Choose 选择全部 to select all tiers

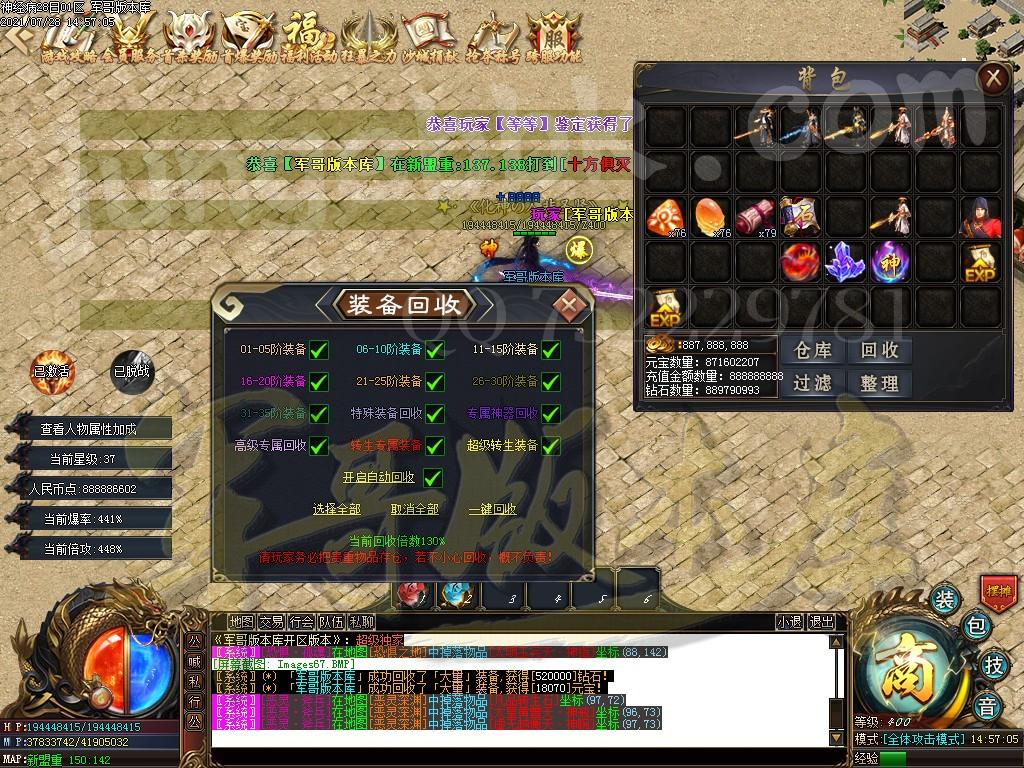pyautogui.click(x=336, y=509)
